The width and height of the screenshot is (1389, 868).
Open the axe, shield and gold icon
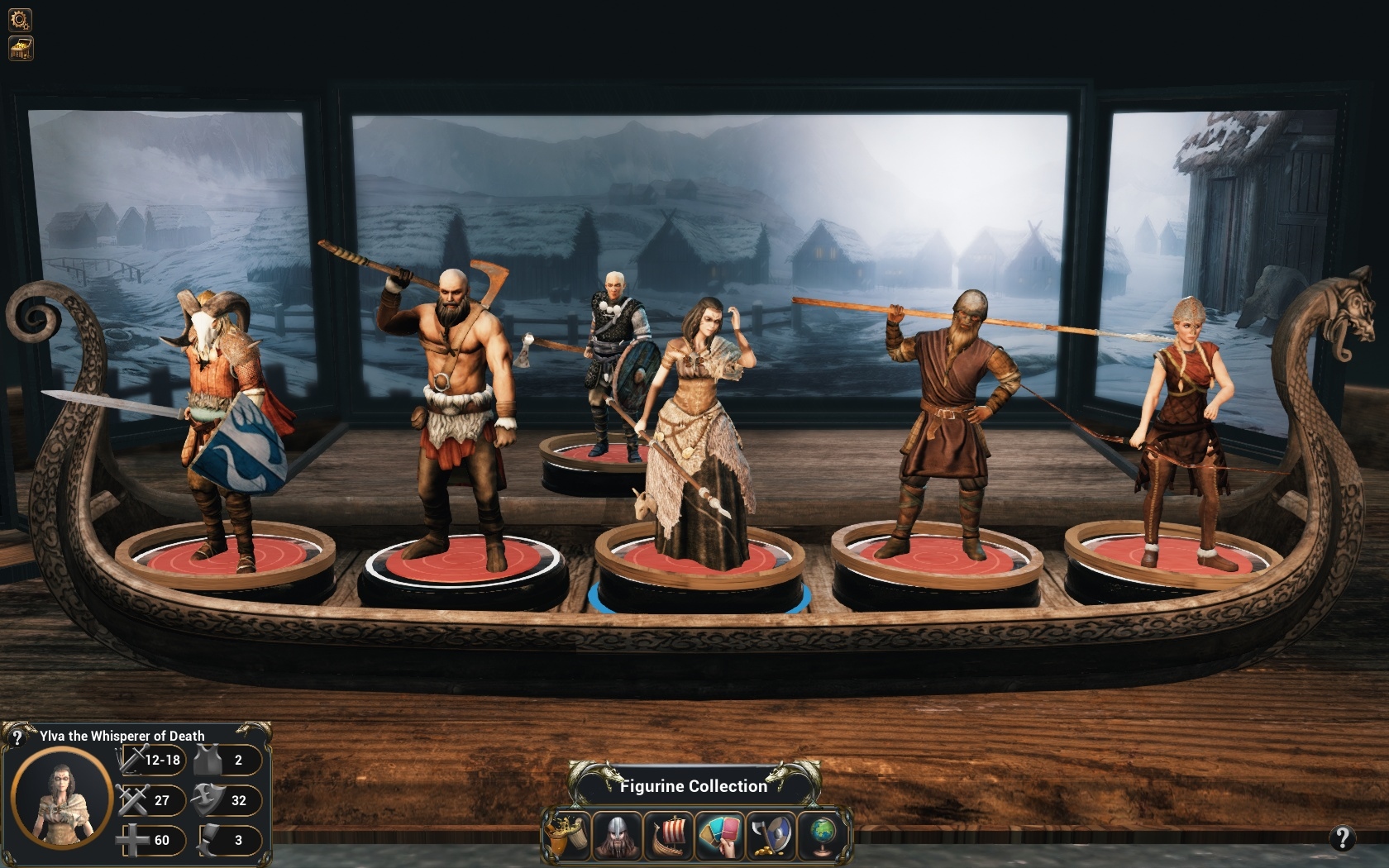pos(771,835)
